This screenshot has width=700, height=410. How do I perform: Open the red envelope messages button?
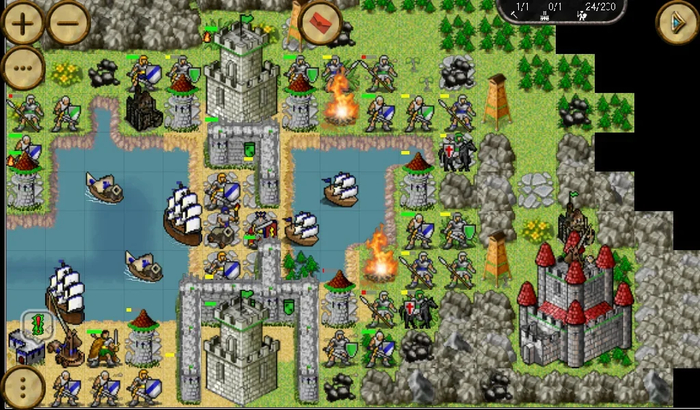point(321,19)
